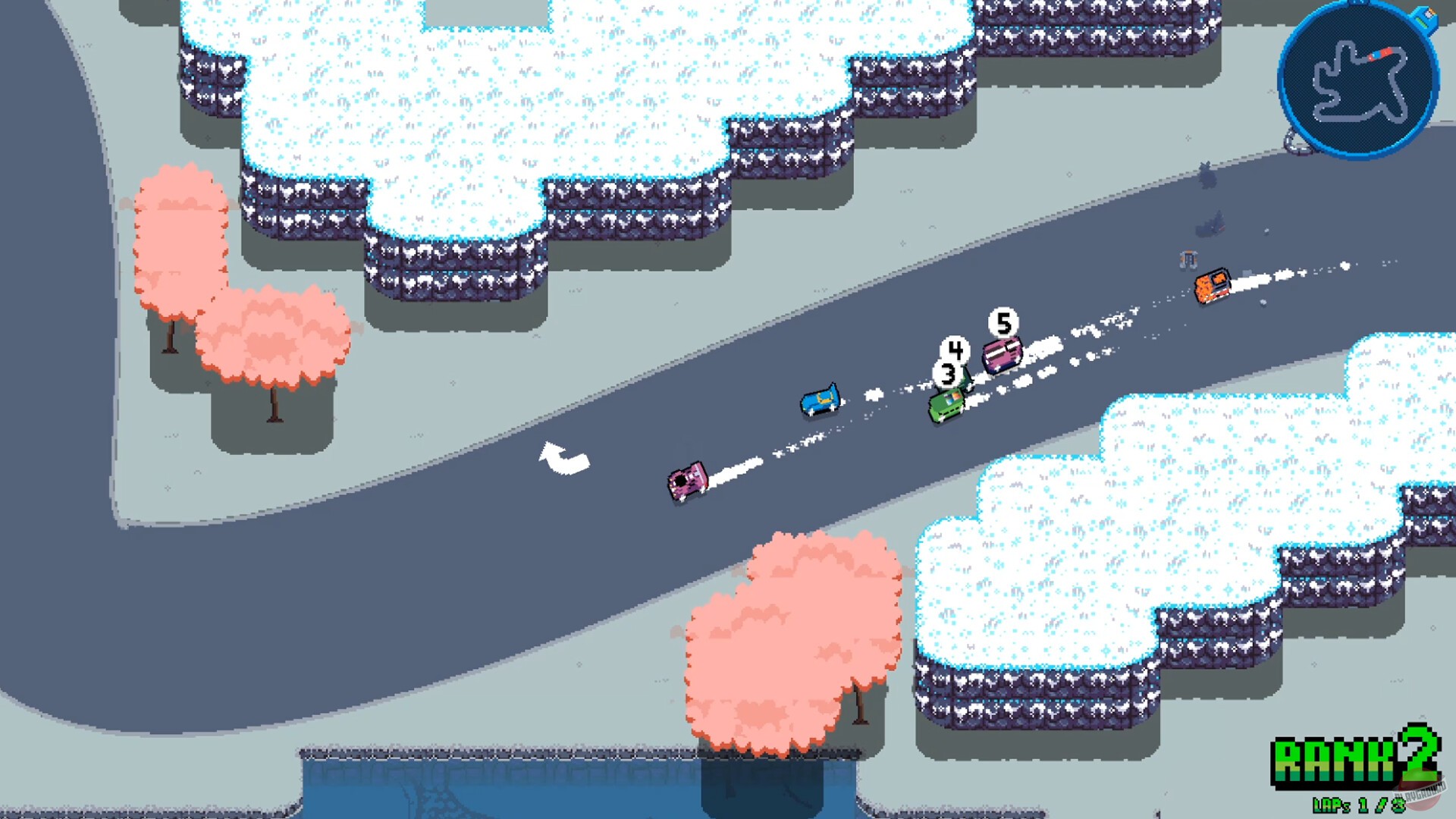Toggle the position badge 4 marker
The height and width of the screenshot is (819, 1456).
[955, 349]
